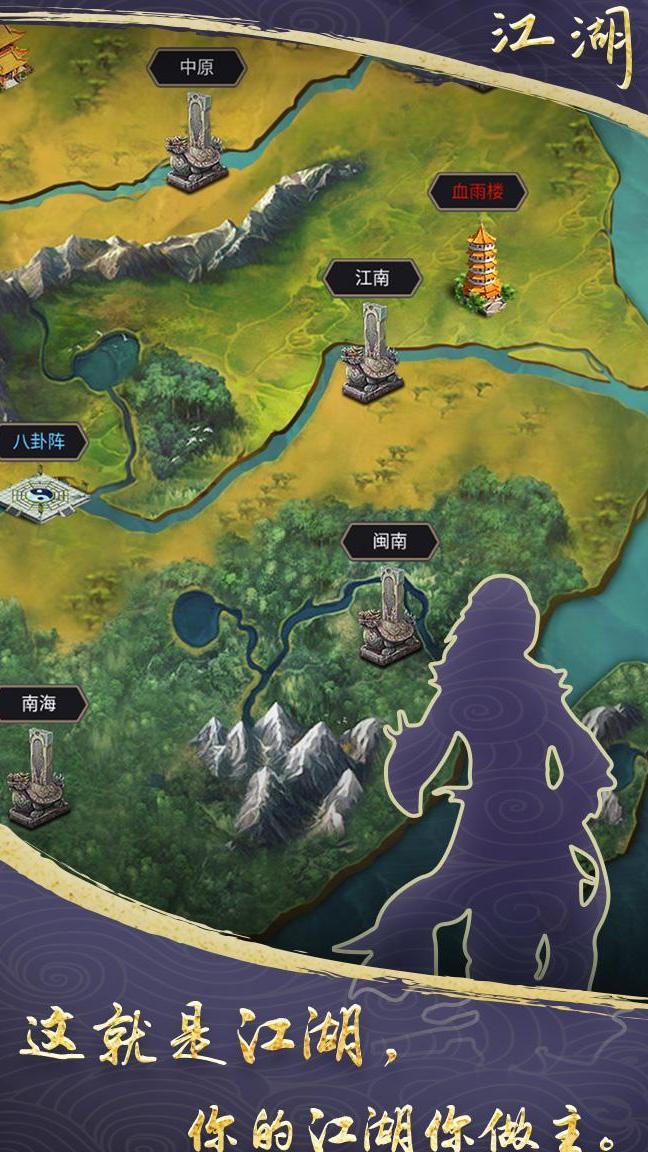The width and height of the screenshot is (648, 1152).
Task: Enter the 八卦阵 location
Action: [39, 441]
